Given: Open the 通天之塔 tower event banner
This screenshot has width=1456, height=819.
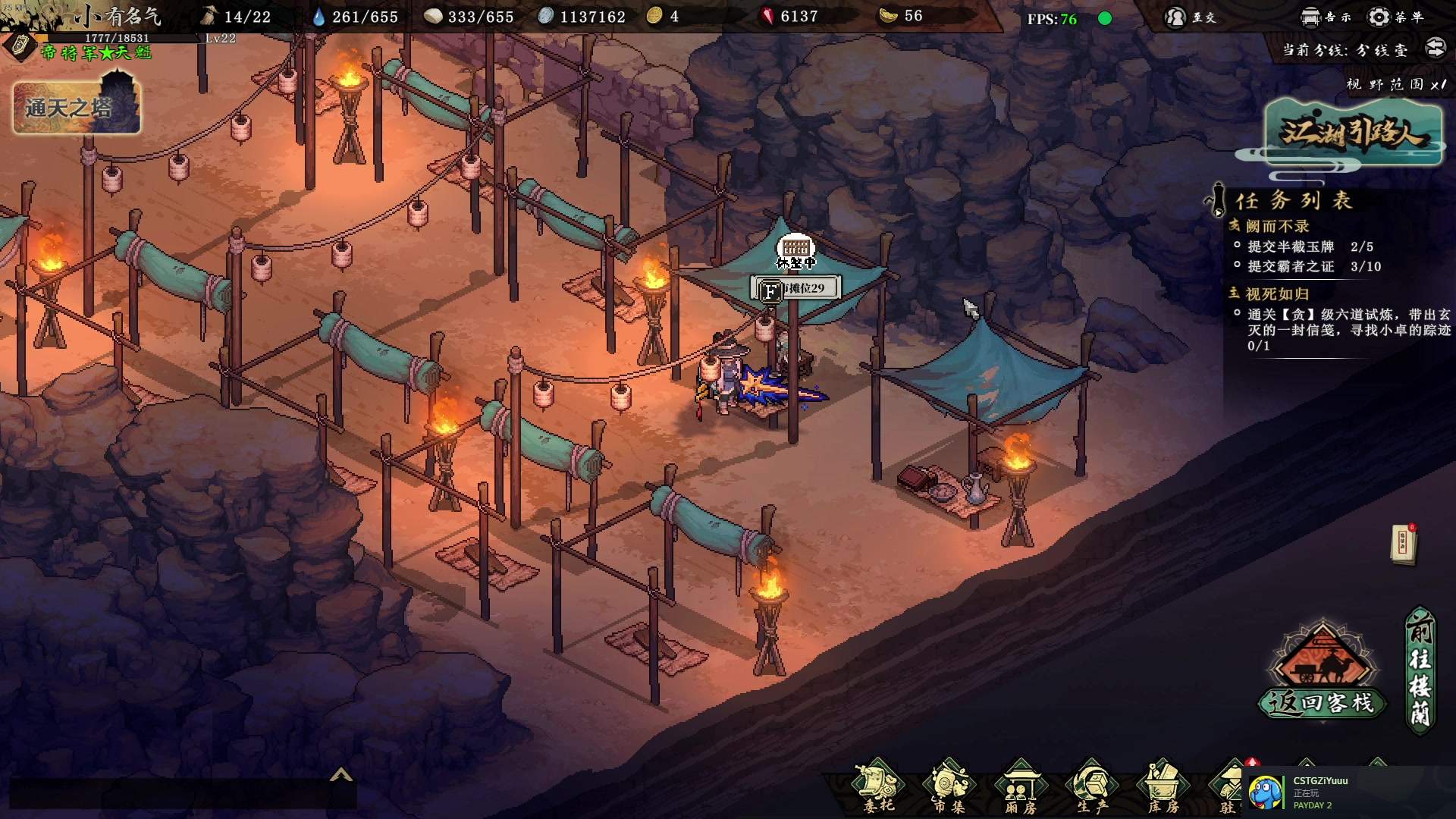Looking at the screenshot, I should click(x=76, y=107).
